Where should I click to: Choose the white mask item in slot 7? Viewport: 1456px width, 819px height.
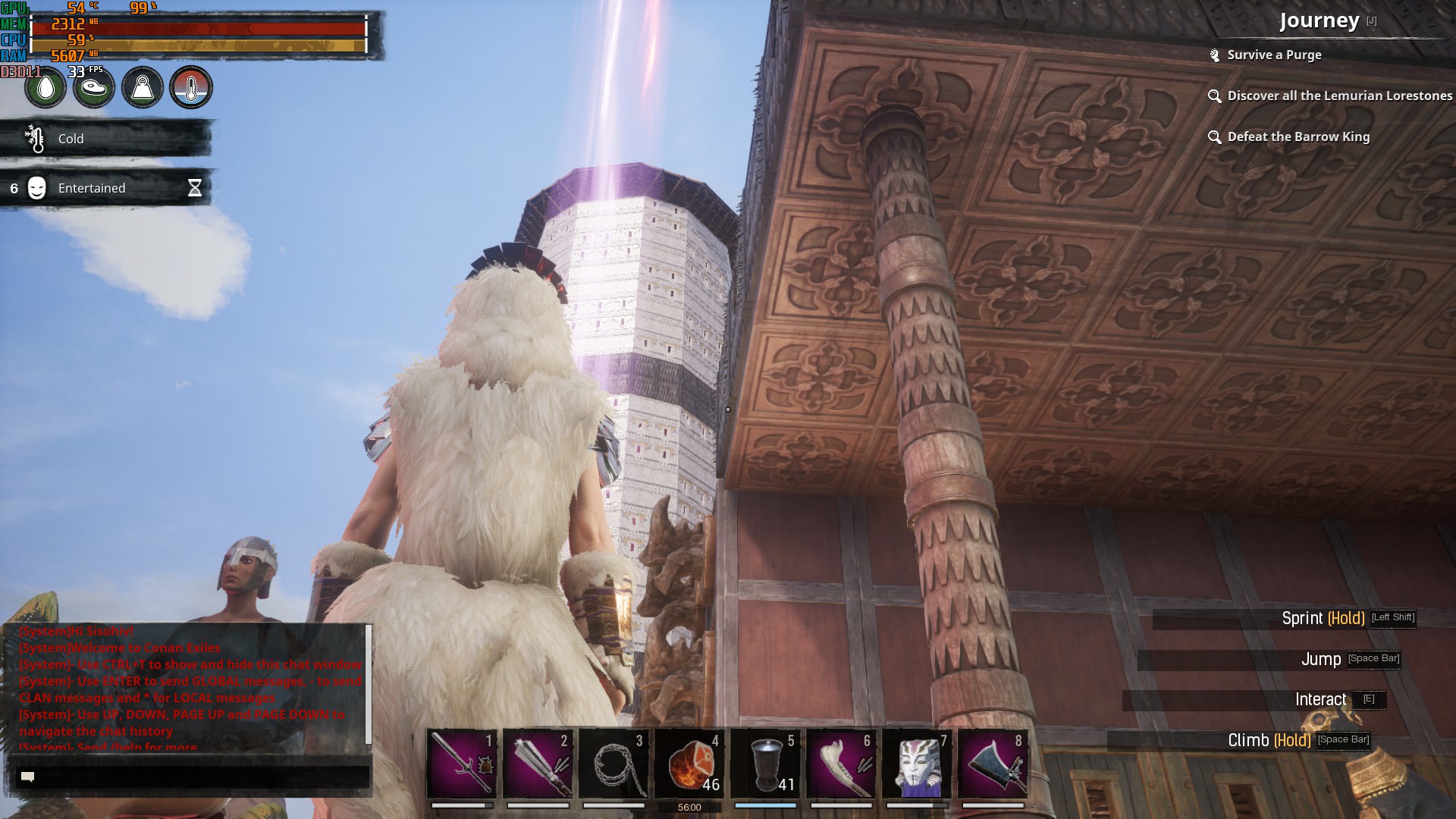tap(917, 763)
